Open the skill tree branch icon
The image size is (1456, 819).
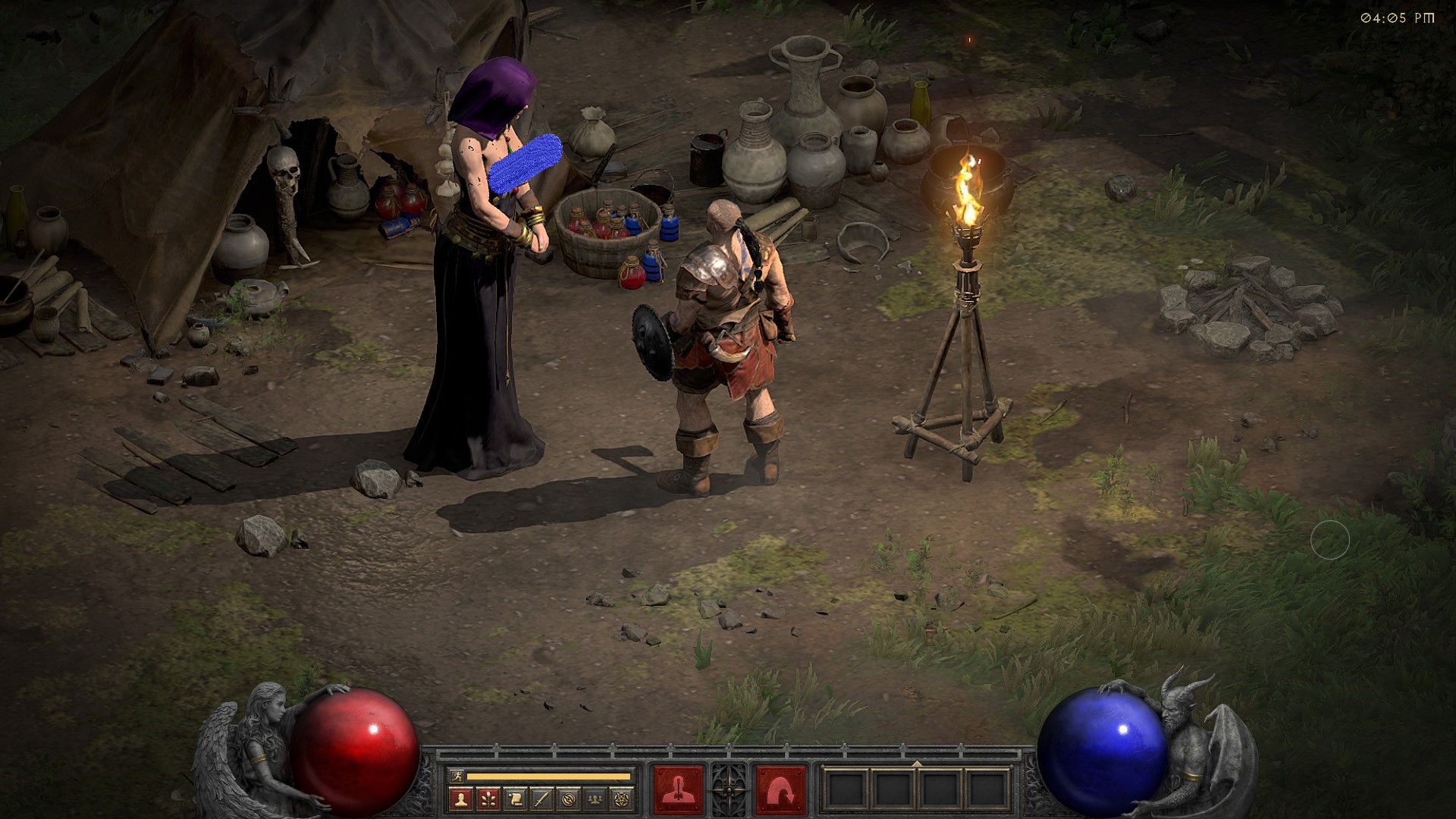coord(488,799)
